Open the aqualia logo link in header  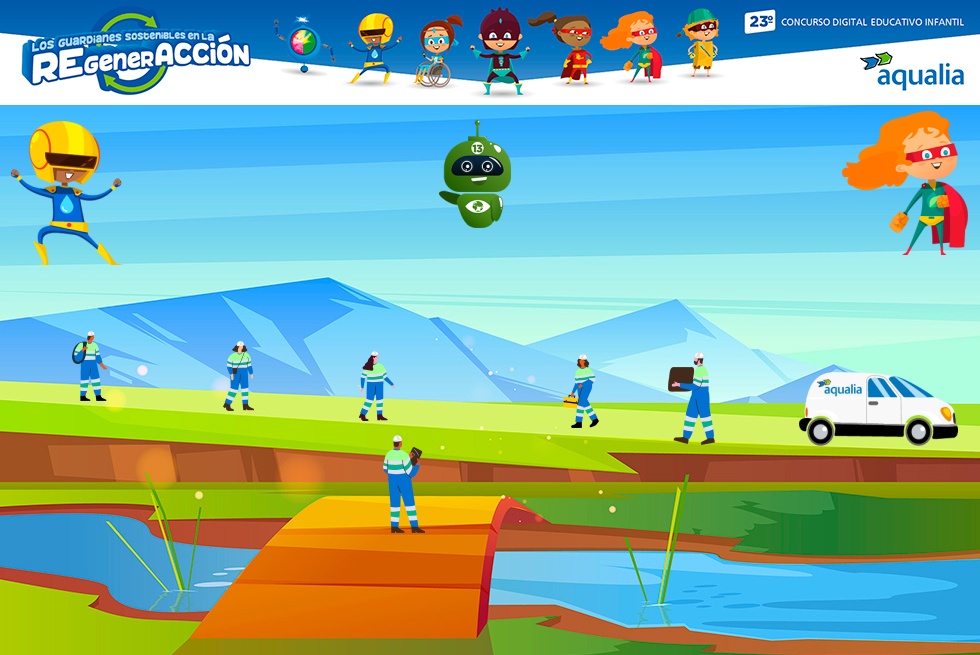pos(911,70)
